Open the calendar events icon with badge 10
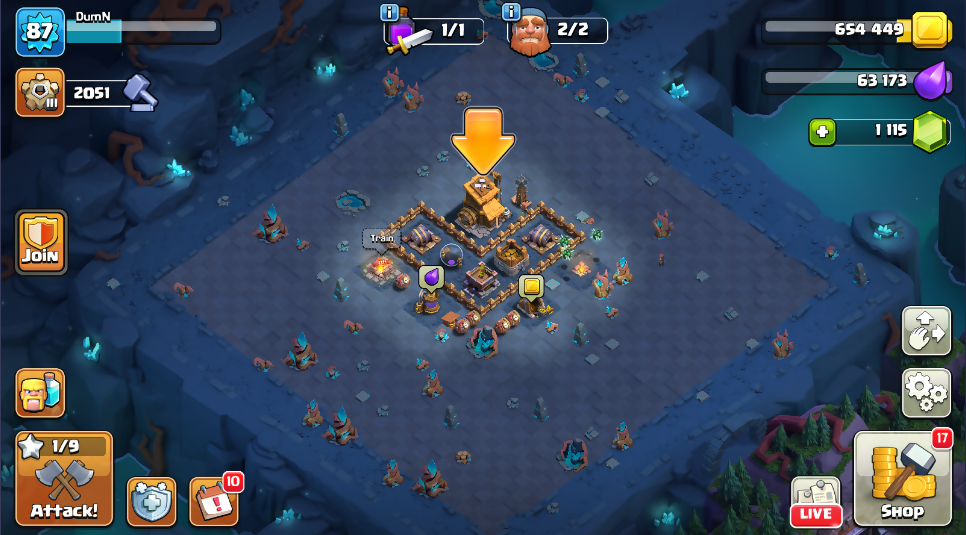 (x=213, y=501)
